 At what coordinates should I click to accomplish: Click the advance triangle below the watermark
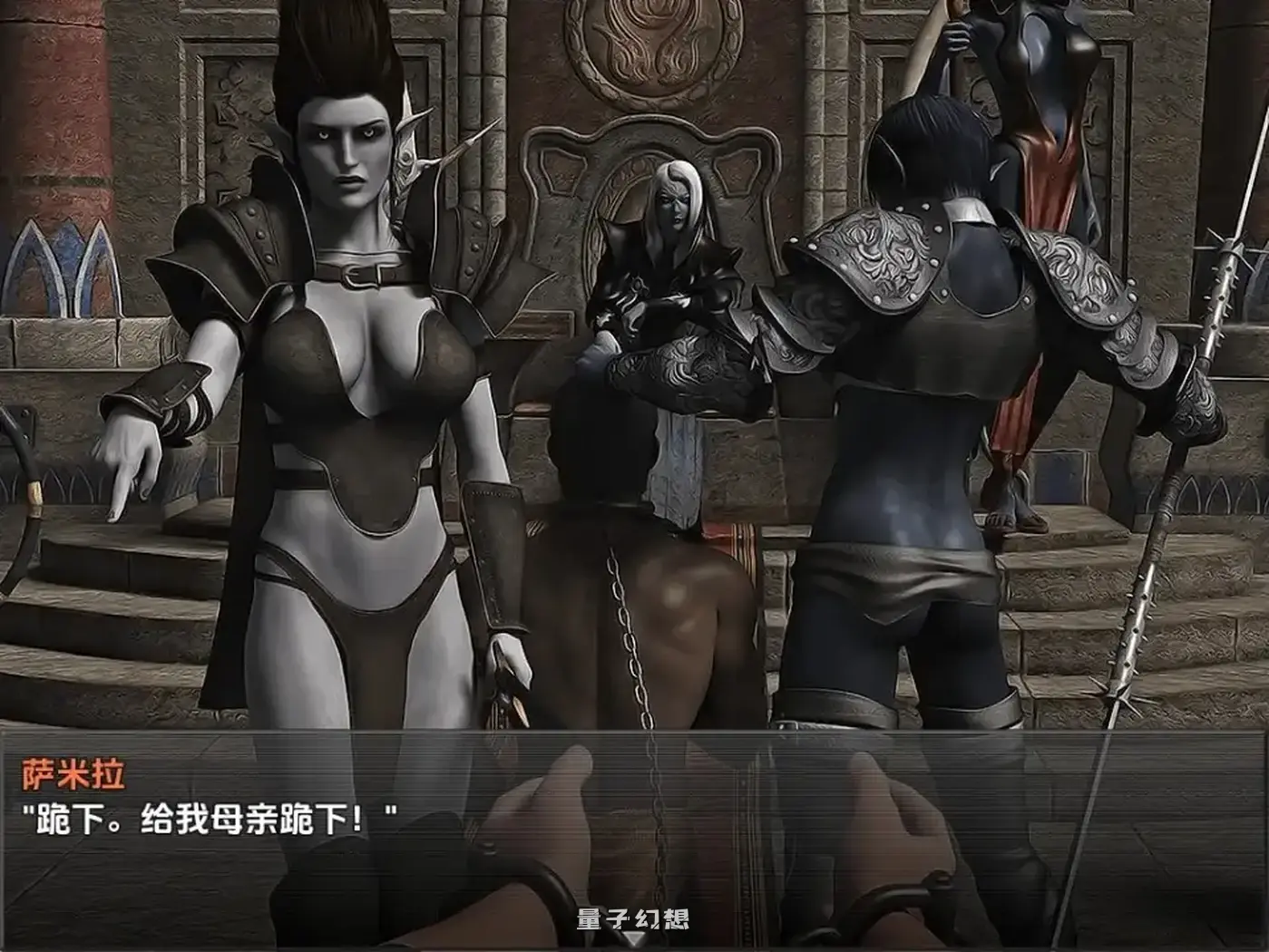[634, 938]
